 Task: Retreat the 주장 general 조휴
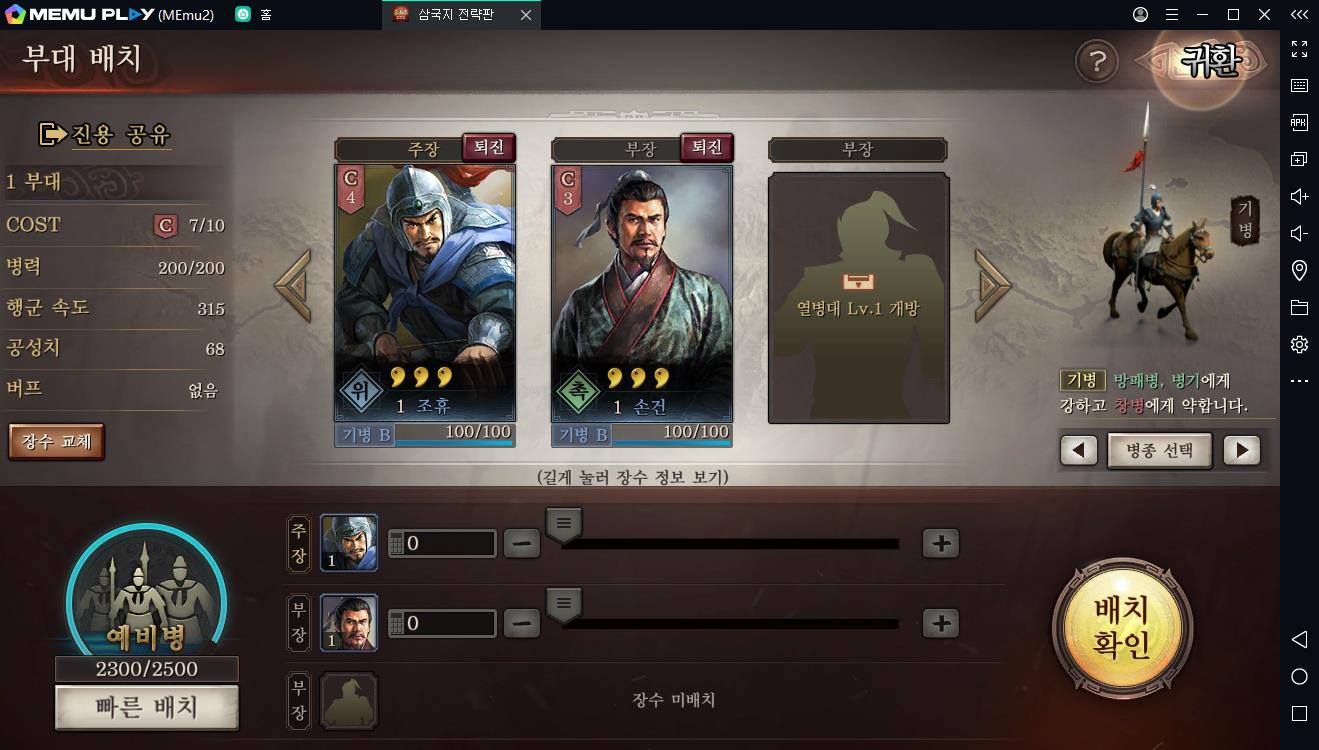click(x=489, y=148)
